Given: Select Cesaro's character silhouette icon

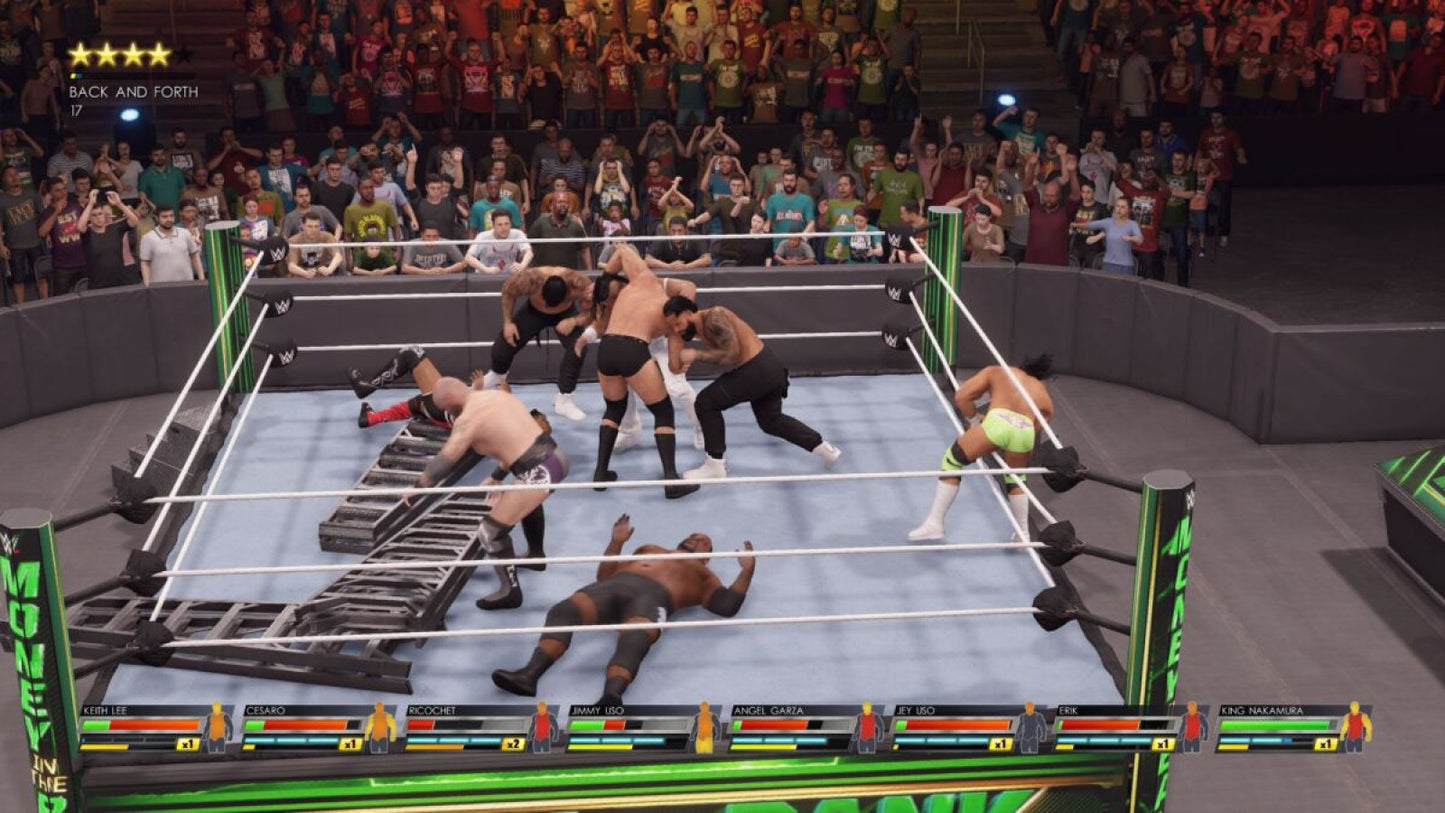Looking at the screenshot, I should tap(378, 728).
